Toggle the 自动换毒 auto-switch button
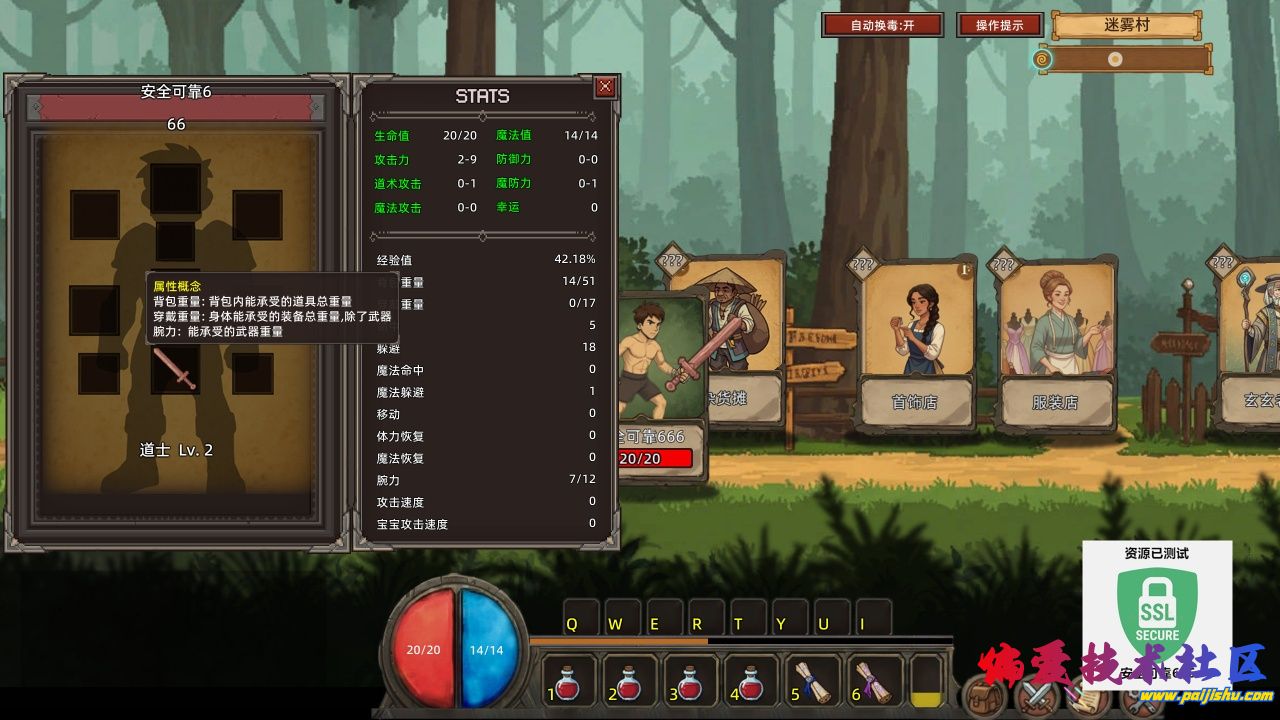 tap(882, 25)
